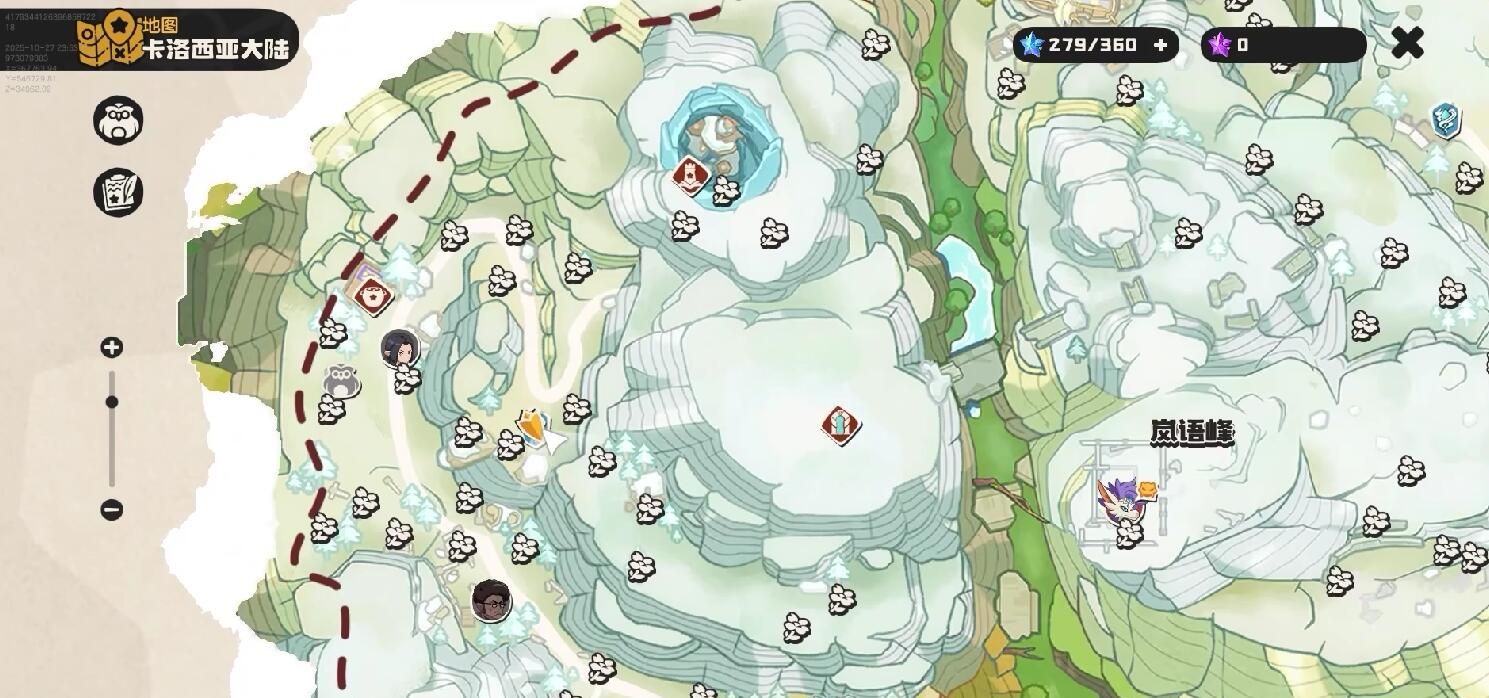This screenshot has height=698, width=1489.
Task: Select the purple fox creature marker
Action: (1118, 499)
